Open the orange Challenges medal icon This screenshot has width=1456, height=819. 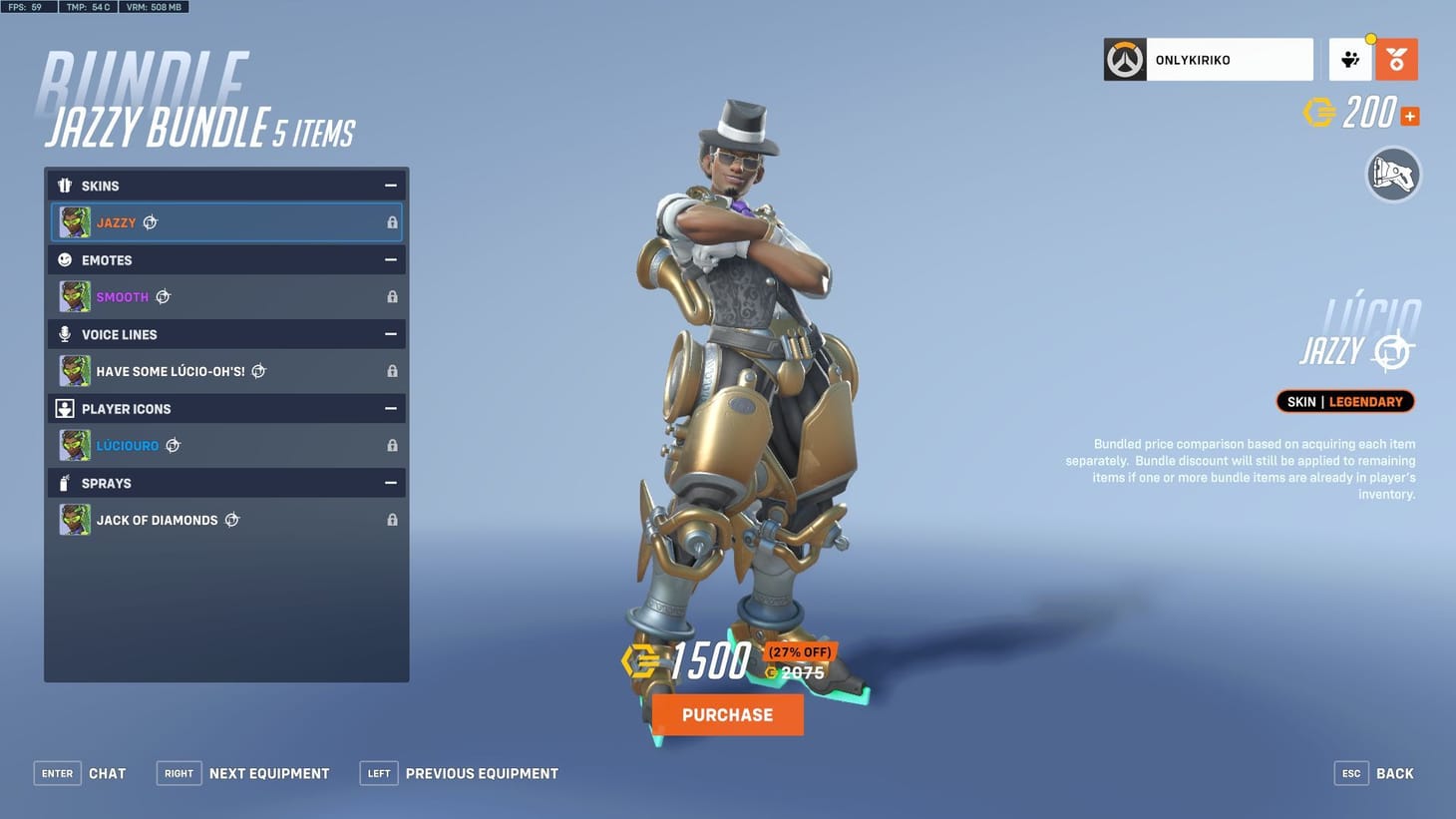(1397, 59)
